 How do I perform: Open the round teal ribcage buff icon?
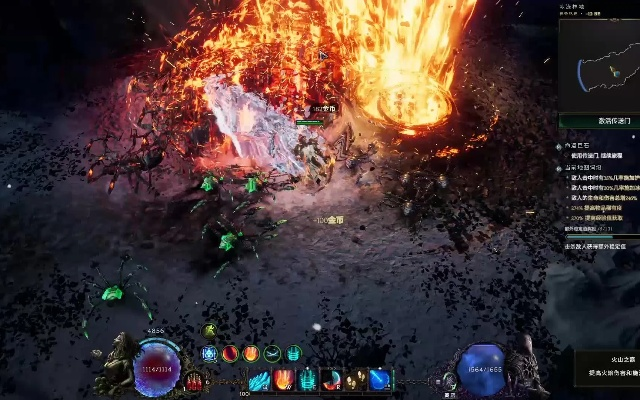(x=294, y=353)
